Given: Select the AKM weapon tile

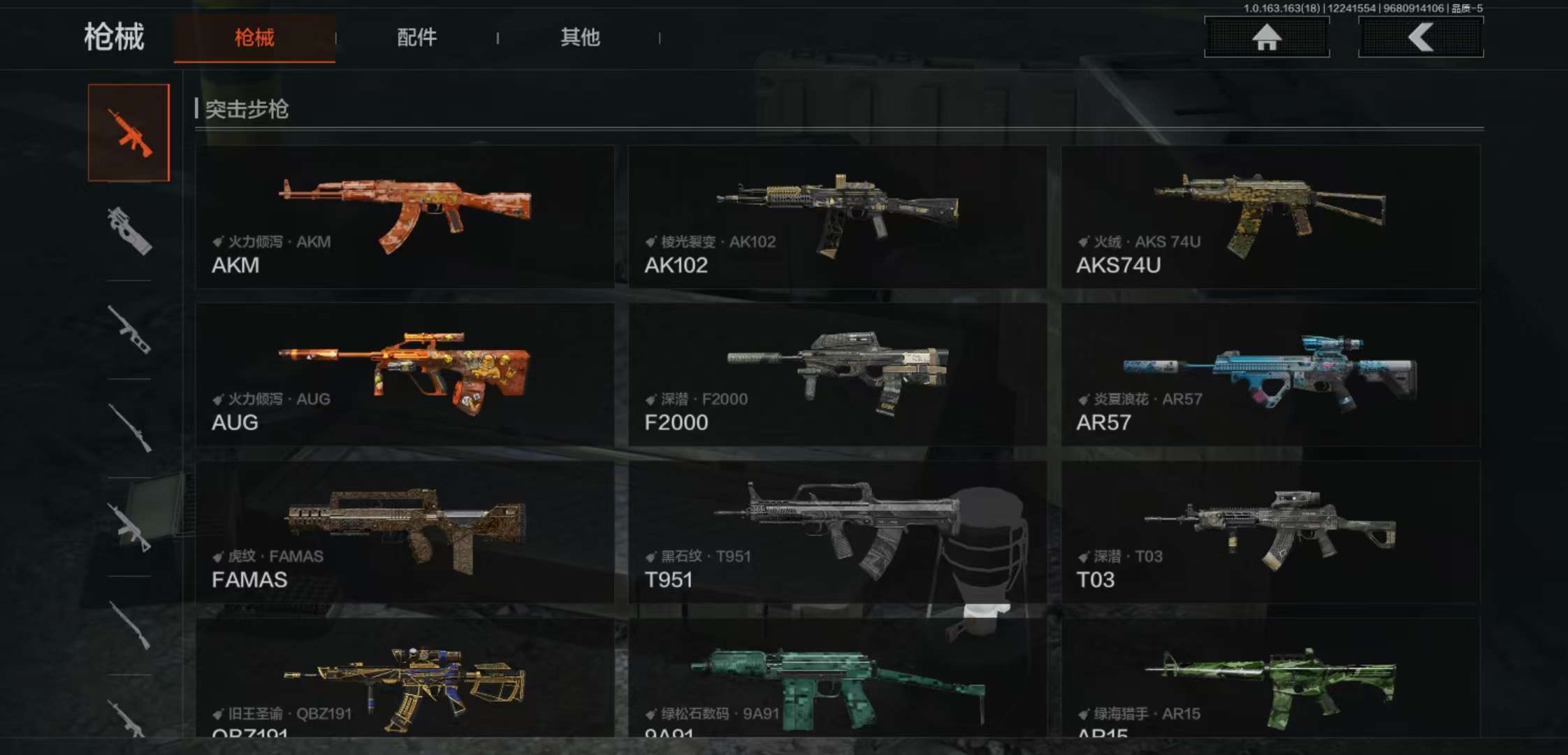Looking at the screenshot, I should coord(405,217).
